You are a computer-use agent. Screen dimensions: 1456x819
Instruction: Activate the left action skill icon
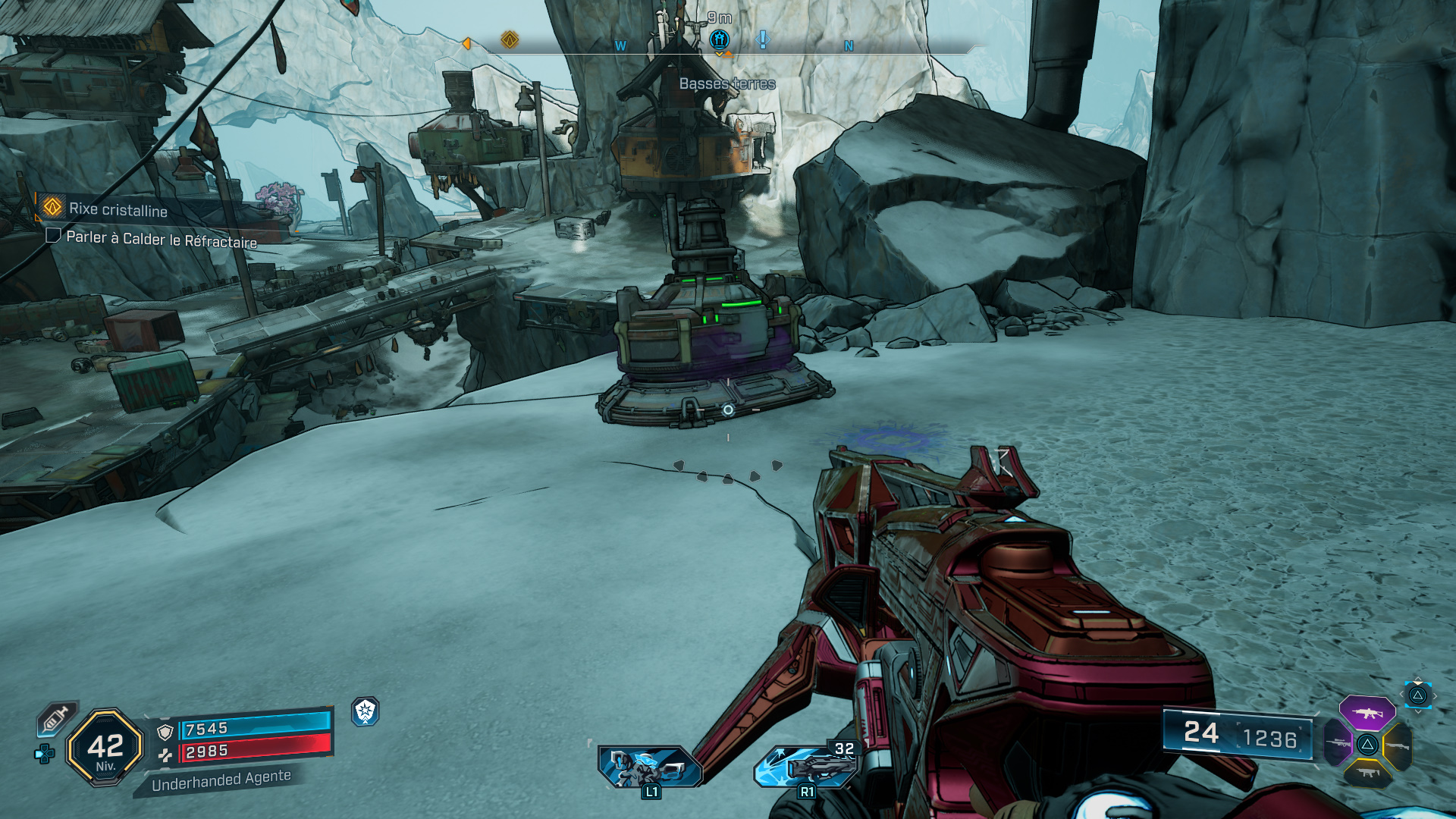[649, 767]
